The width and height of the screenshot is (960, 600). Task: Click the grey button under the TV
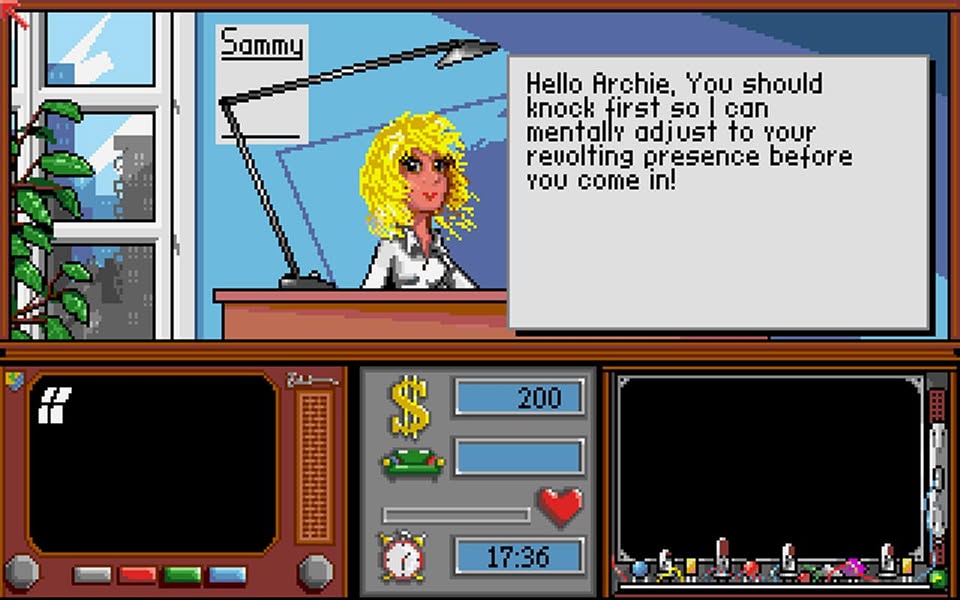92,575
